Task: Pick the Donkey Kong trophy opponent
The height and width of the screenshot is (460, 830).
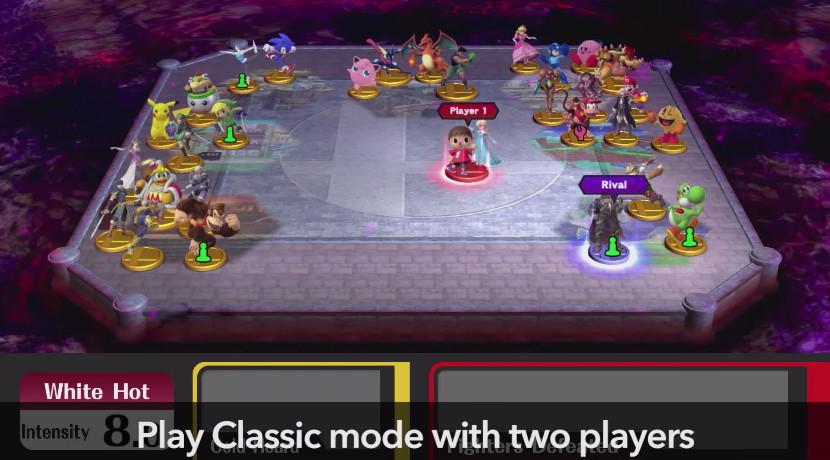Action: click(x=202, y=222)
